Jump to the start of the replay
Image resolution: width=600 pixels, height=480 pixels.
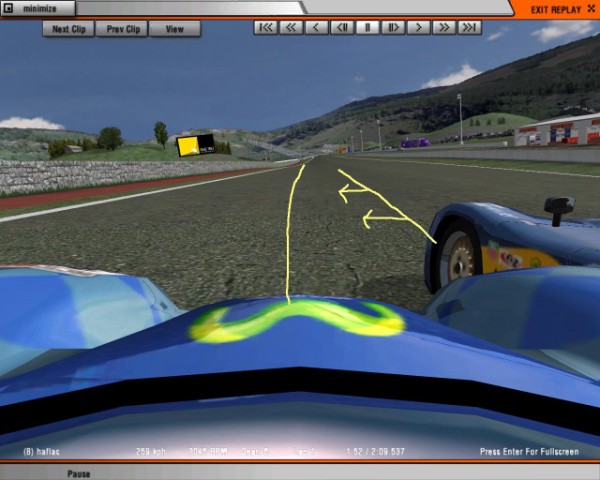point(266,28)
